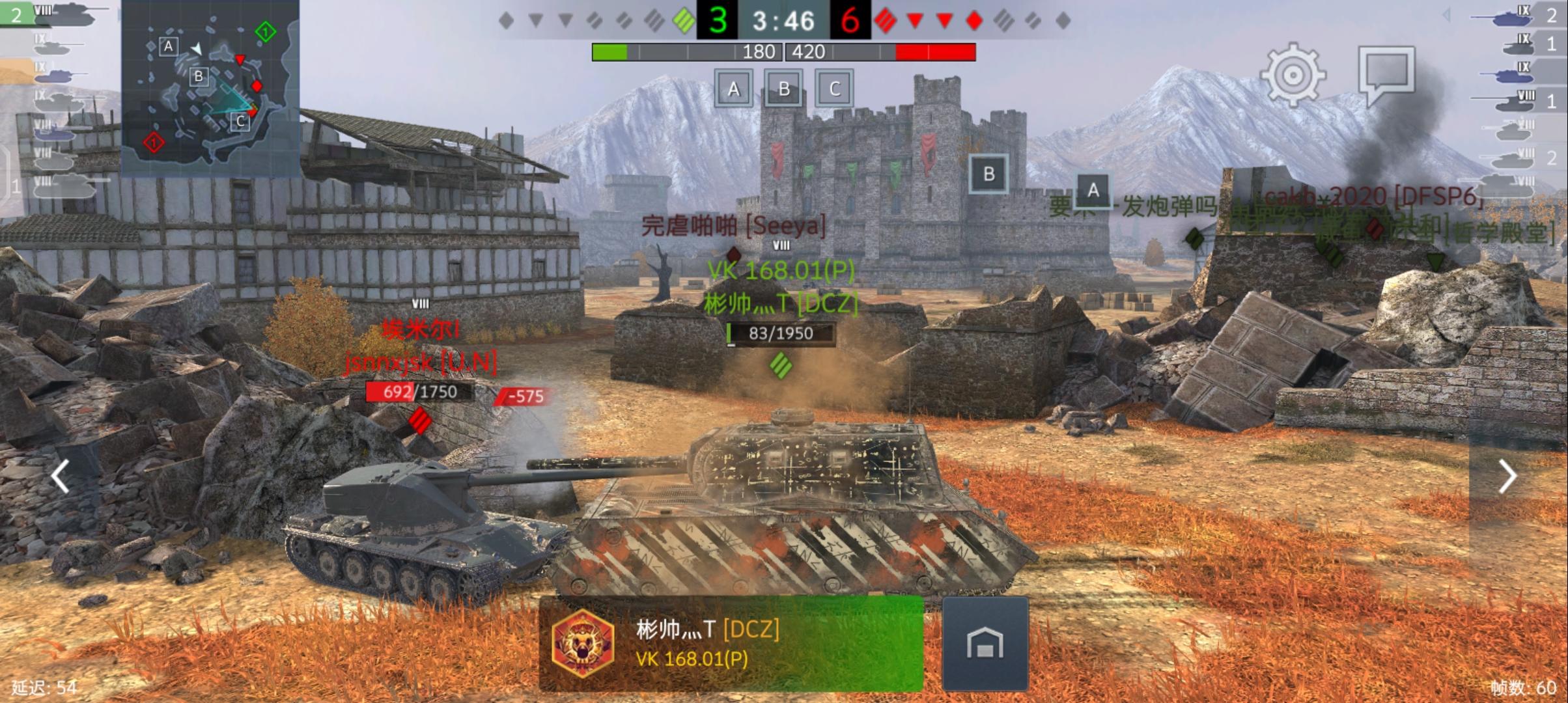1568x703 pixels.
Task: Open the battle settings gear icon
Action: click(x=1292, y=76)
